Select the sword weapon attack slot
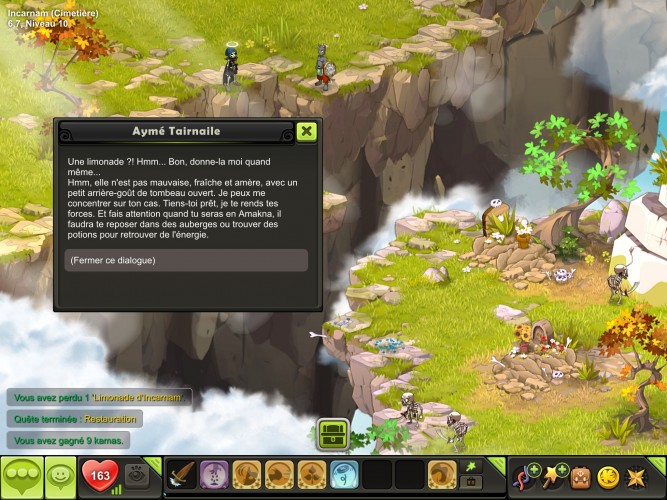The height and width of the screenshot is (500, 667). coord(181,474)
